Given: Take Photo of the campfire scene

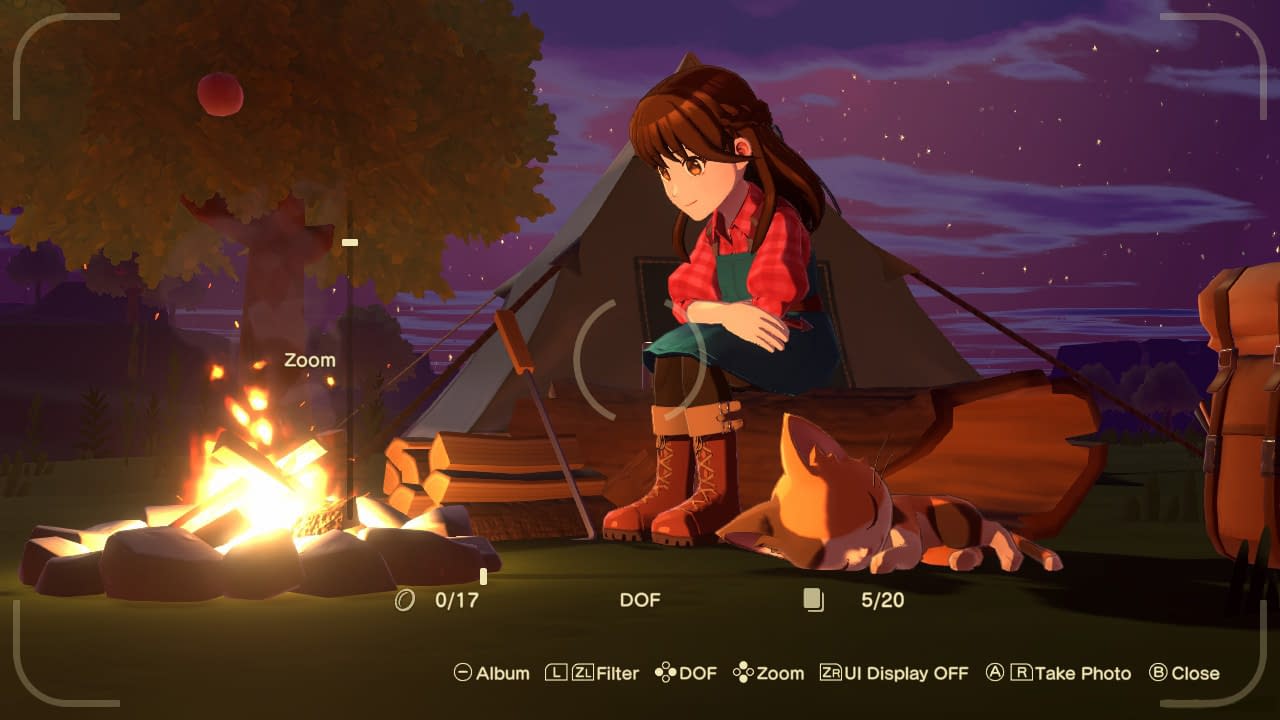Looking at the screenshot, I should click(1058, 673).
